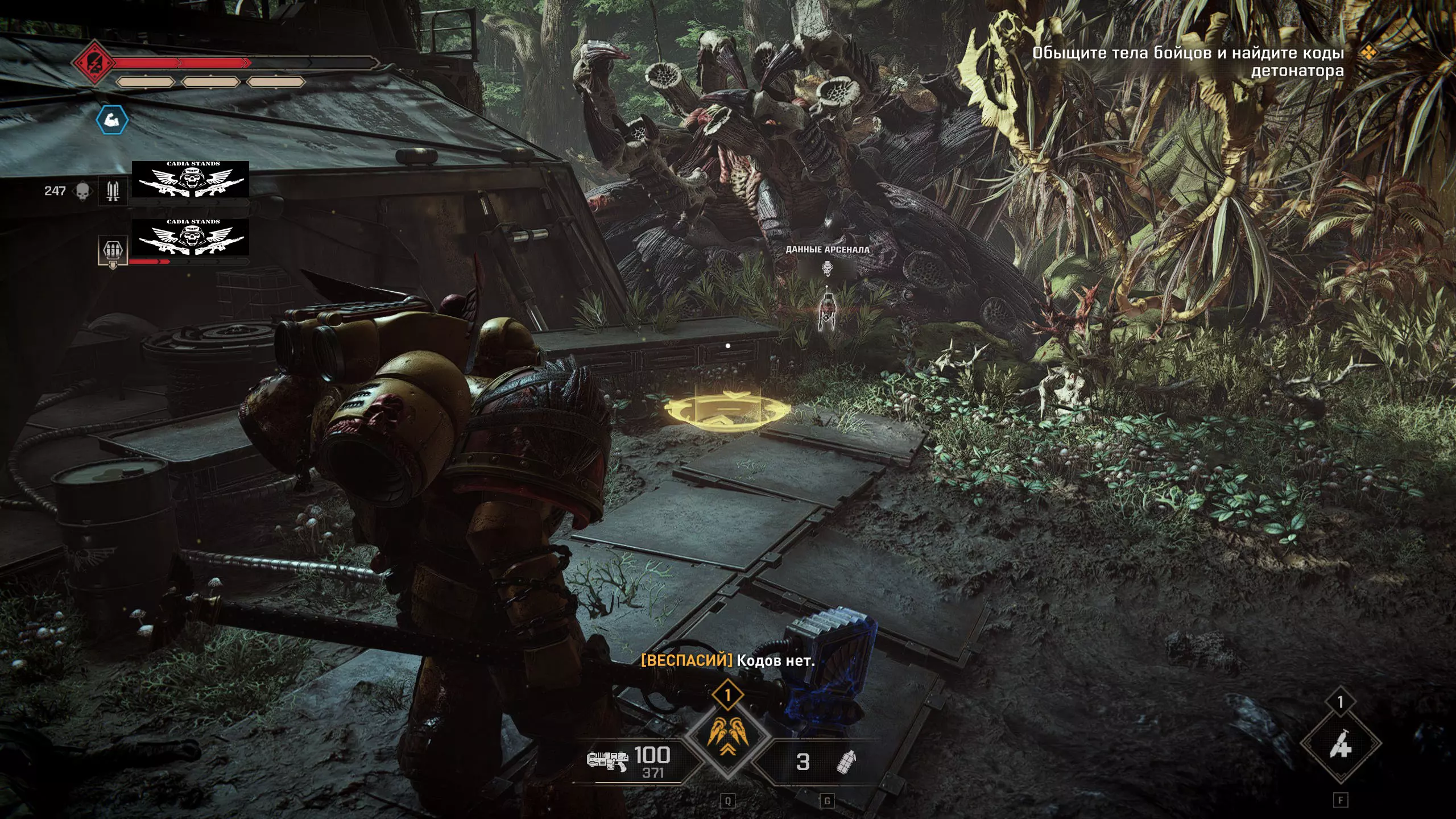1456x819 pixels.
Task: Open the detonator codes objective tracker
Action: point(1188,61)
